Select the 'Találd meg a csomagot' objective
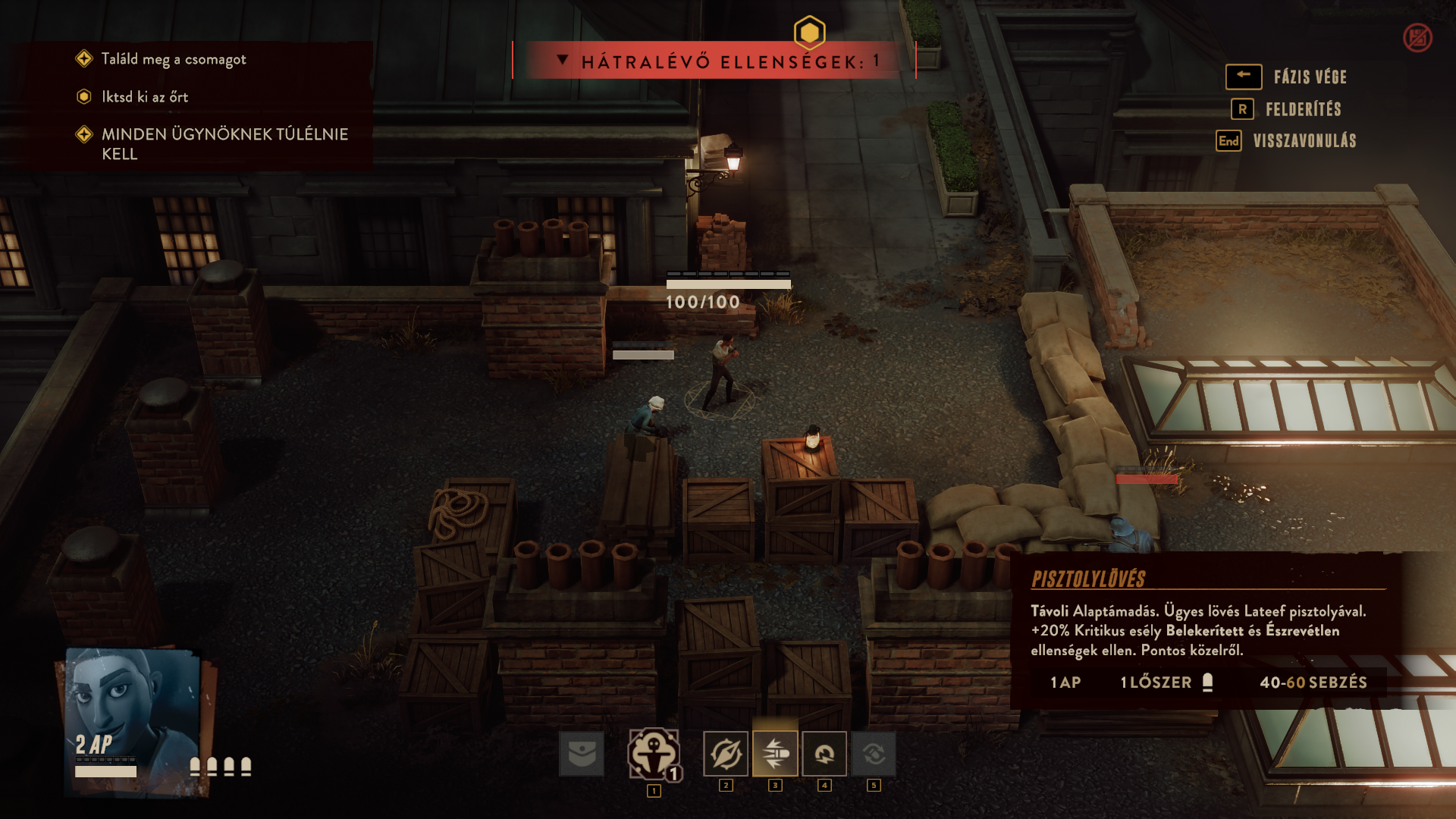1456x819 pixels. (x=174, y=59)
